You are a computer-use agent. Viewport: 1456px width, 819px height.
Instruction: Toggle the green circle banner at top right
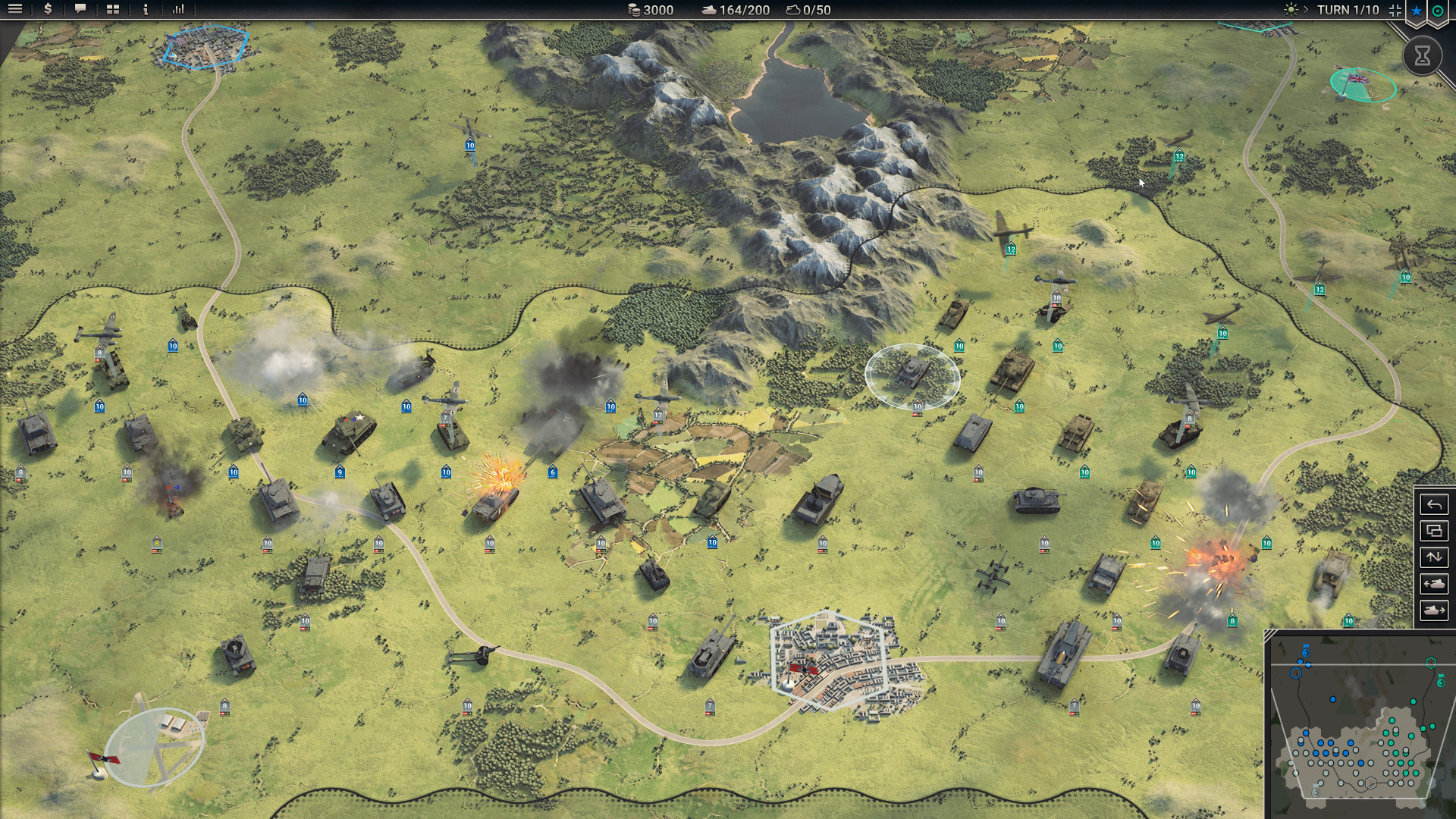1441,10
